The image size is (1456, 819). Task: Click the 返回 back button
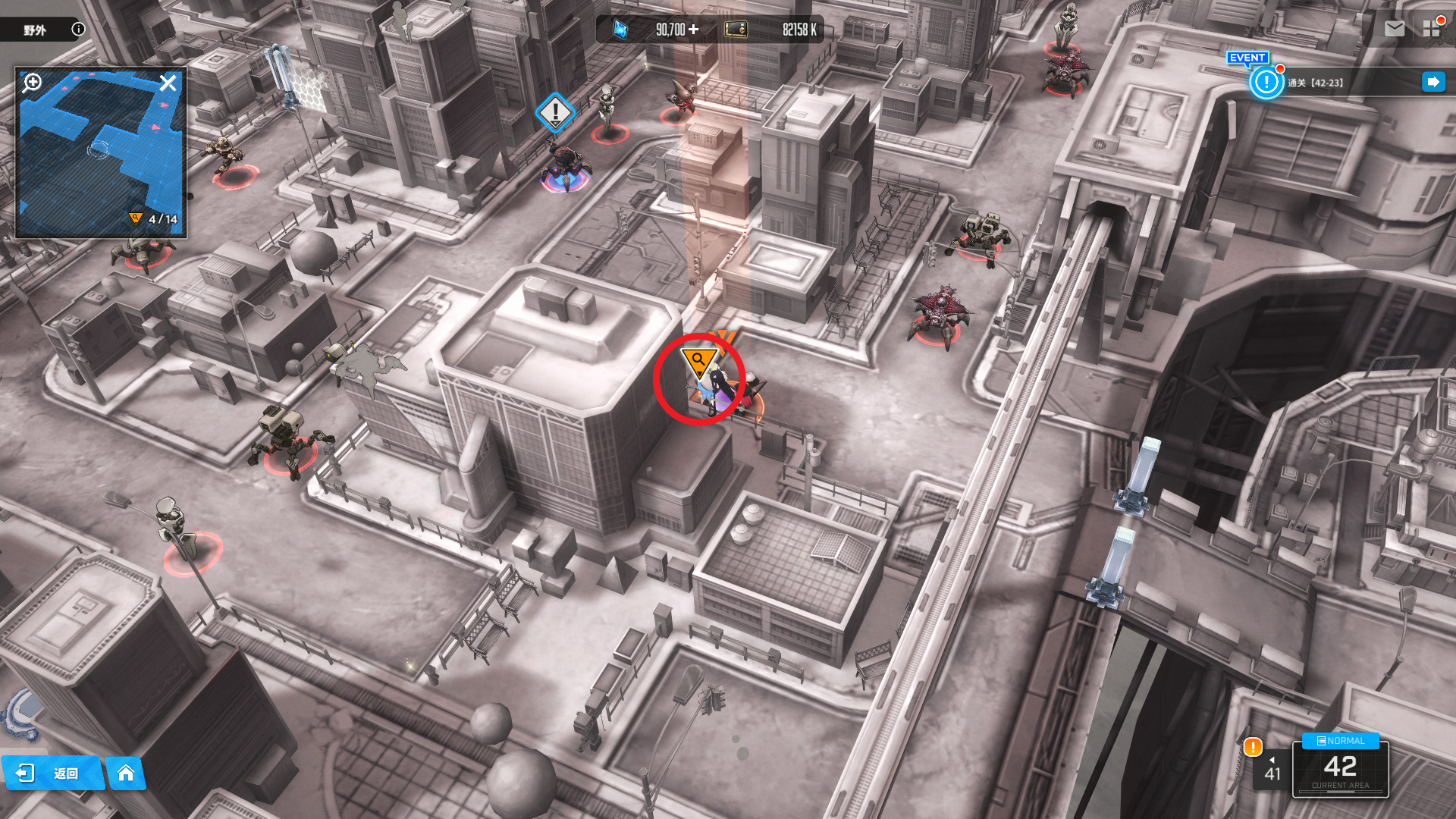[x=53, y=773]
